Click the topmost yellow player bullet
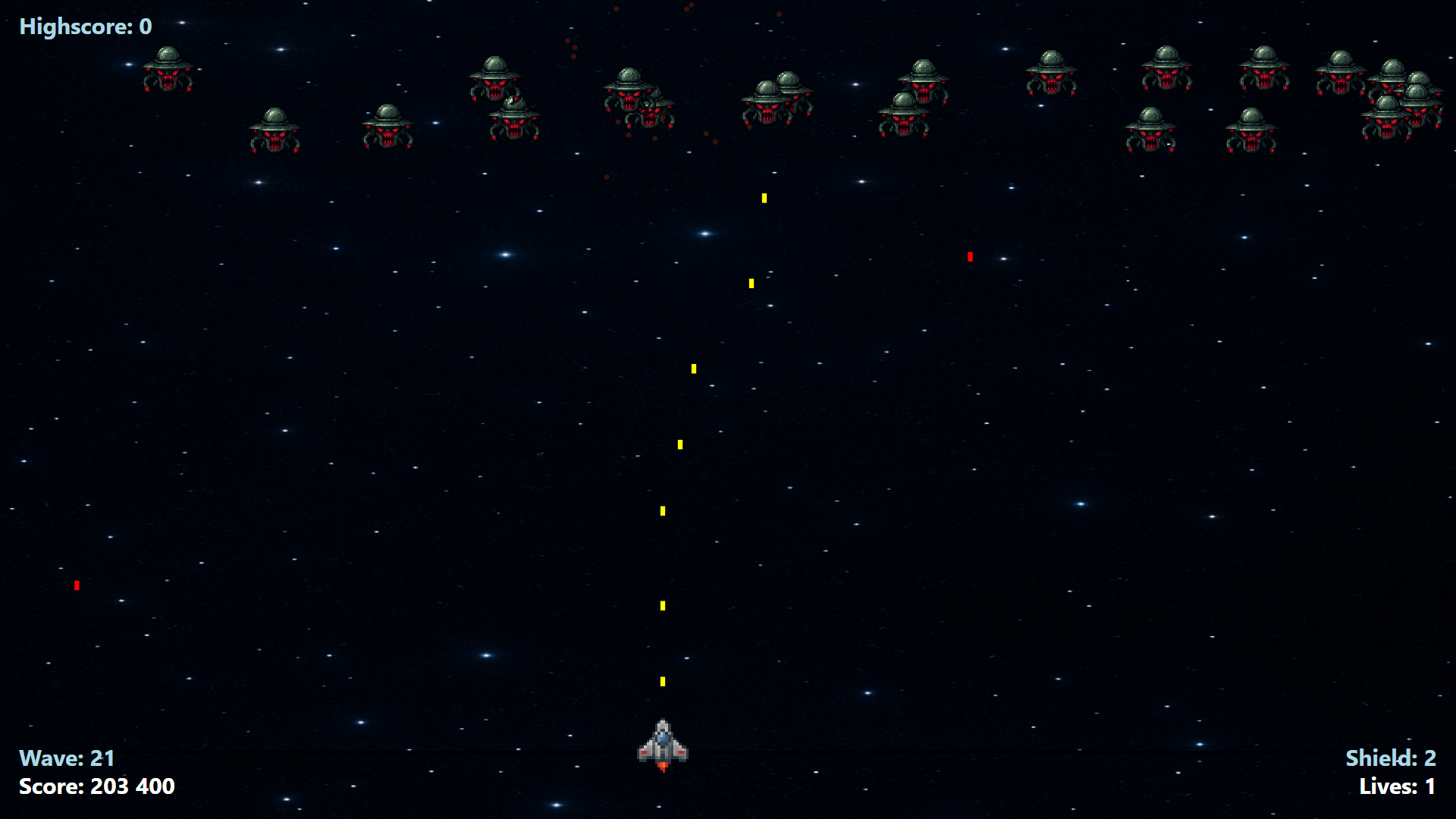 [x=764, y=199]
